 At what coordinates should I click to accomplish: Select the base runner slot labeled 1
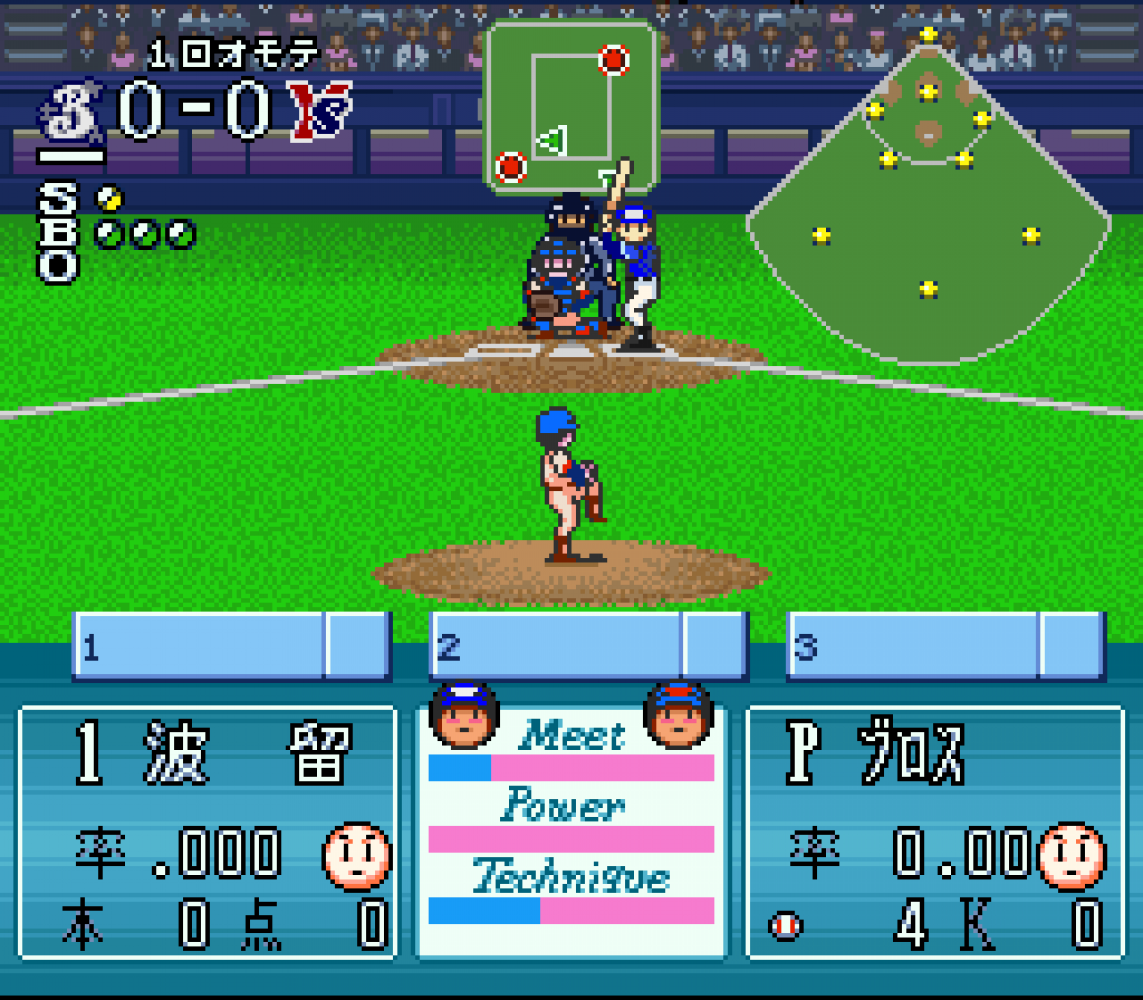click(231, 646)
